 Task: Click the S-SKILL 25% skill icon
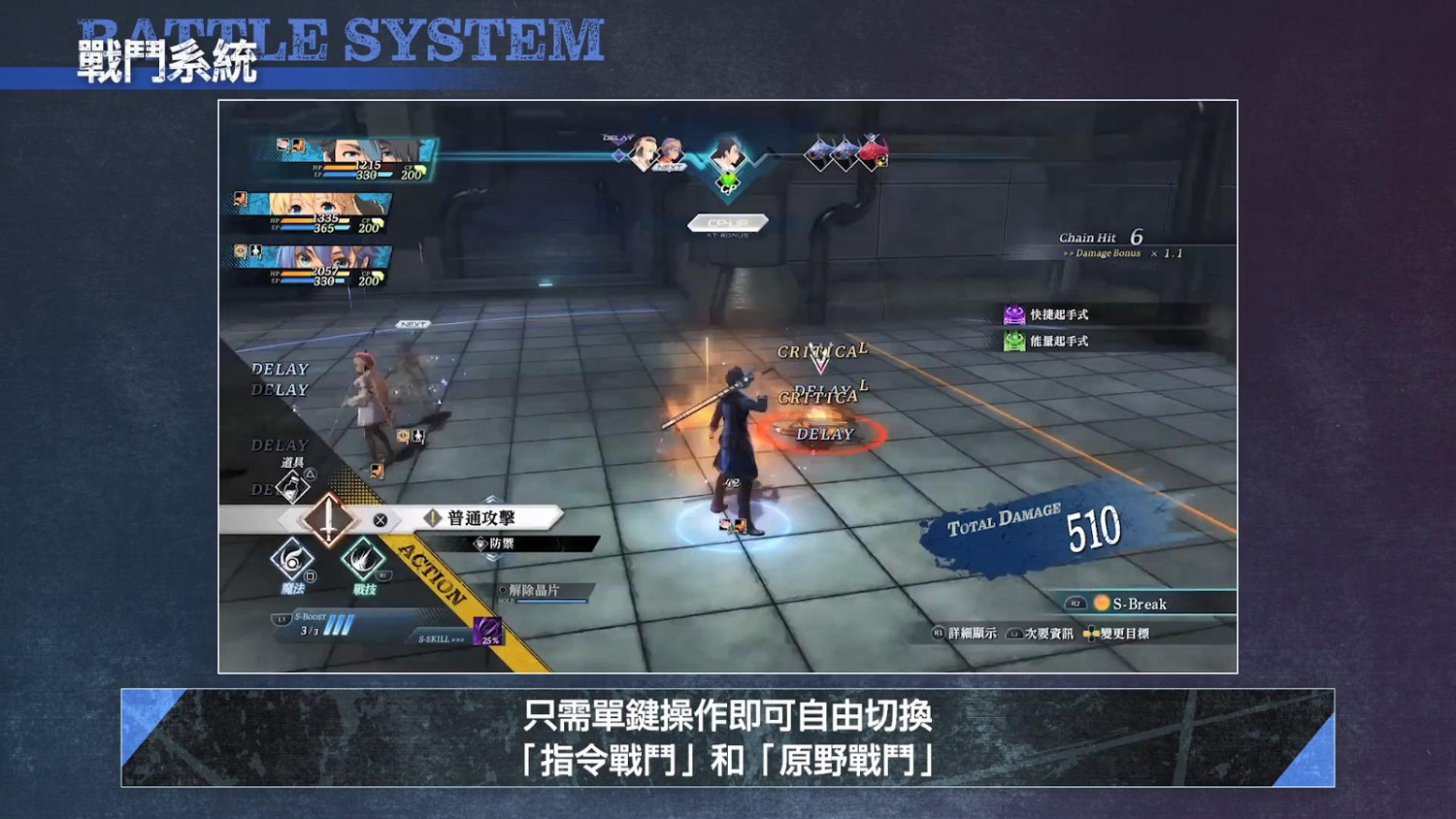tap(487, 631)
